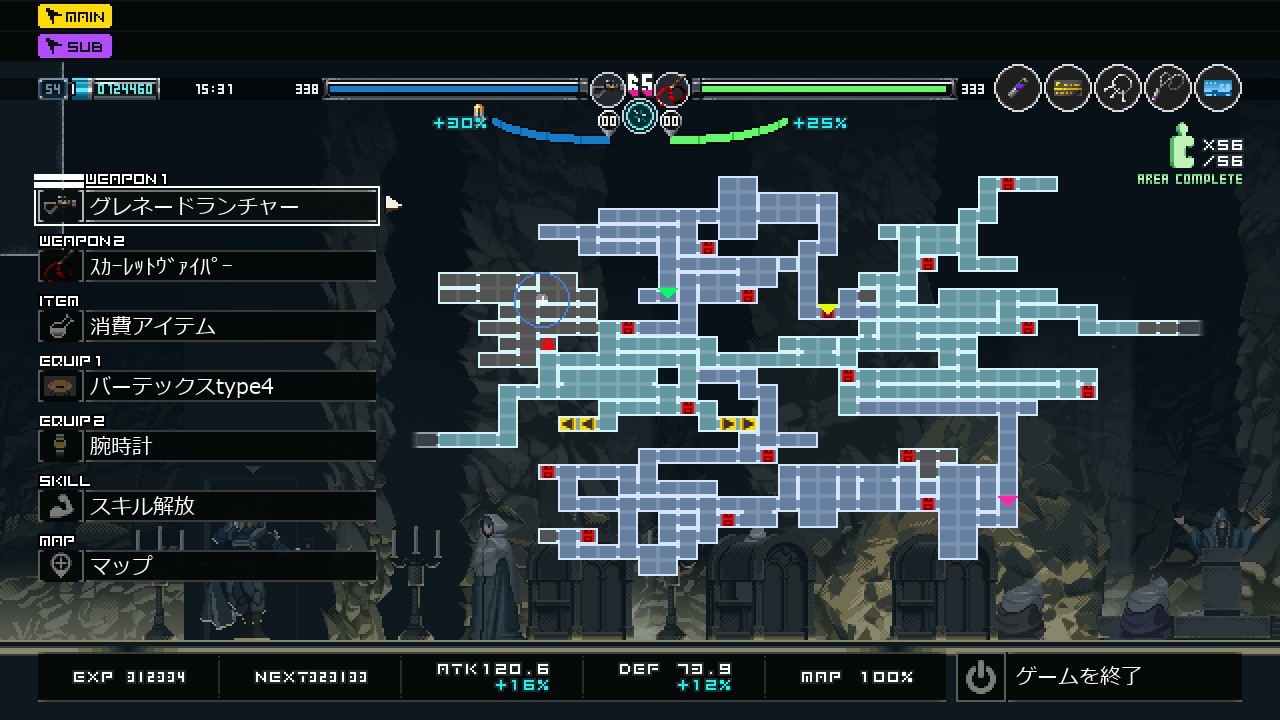Viewport: 1280px width, 720px height.
Task: Click the blue card icon in top-right row
Action: point(1217,88)
